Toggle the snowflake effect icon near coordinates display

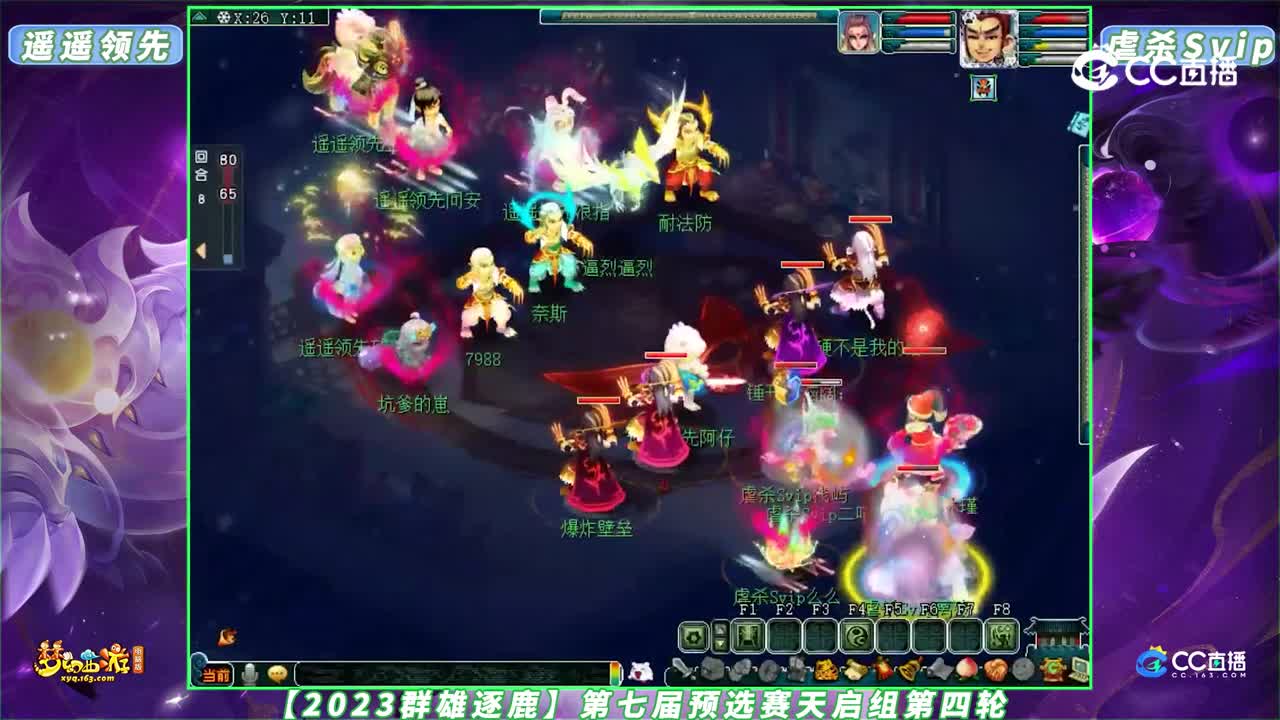pos(225,16)
